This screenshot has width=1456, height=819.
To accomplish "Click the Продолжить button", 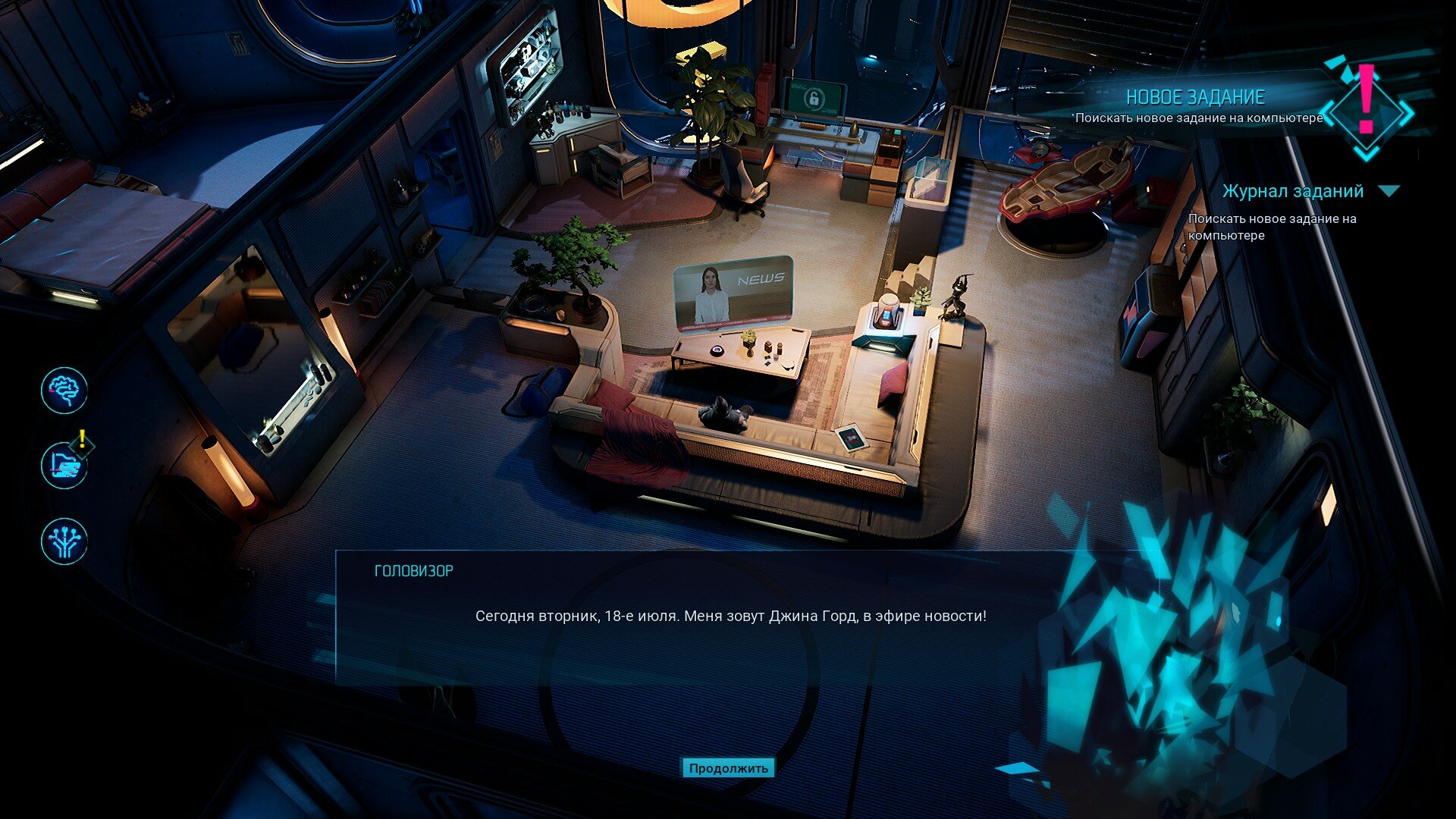I will coord(728,768).
